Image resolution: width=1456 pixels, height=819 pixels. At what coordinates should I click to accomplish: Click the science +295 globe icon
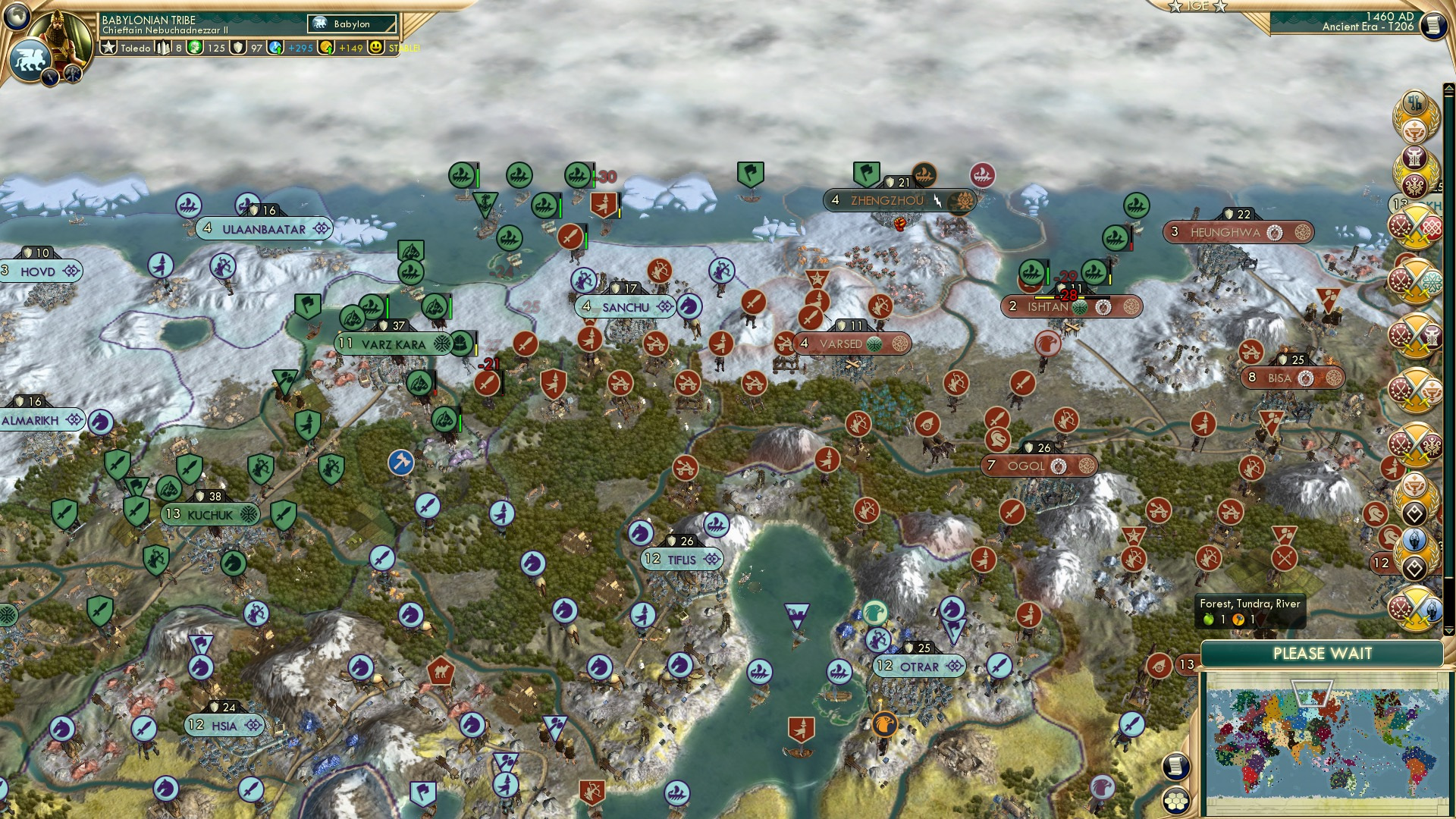click(275, 48)
